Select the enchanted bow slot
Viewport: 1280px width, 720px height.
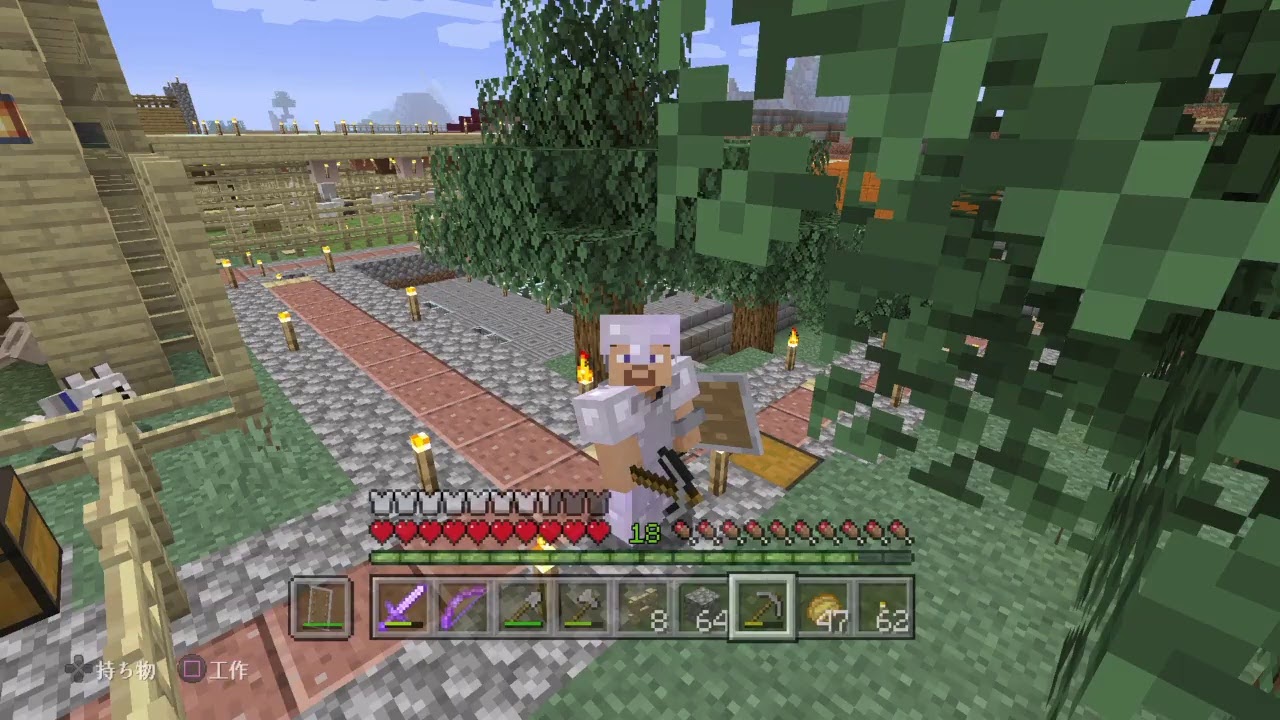463,608
